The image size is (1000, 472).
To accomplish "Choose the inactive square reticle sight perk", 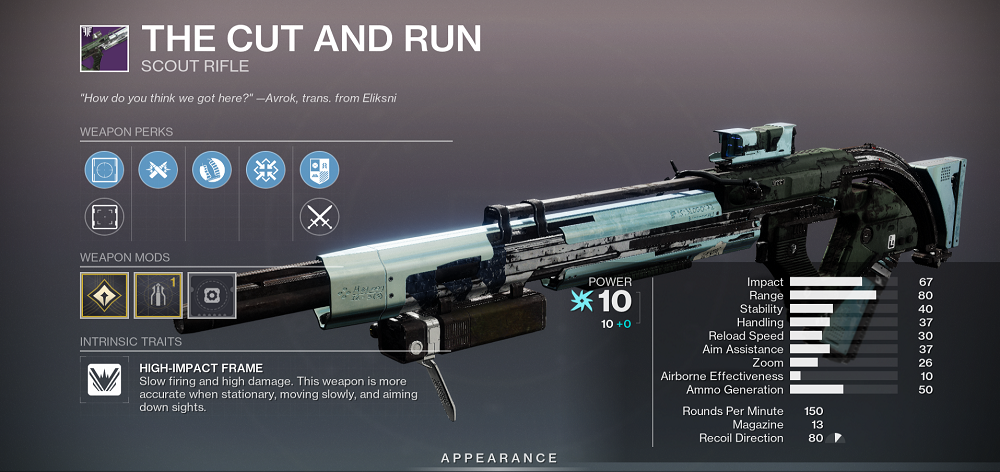I will point(104,217).
